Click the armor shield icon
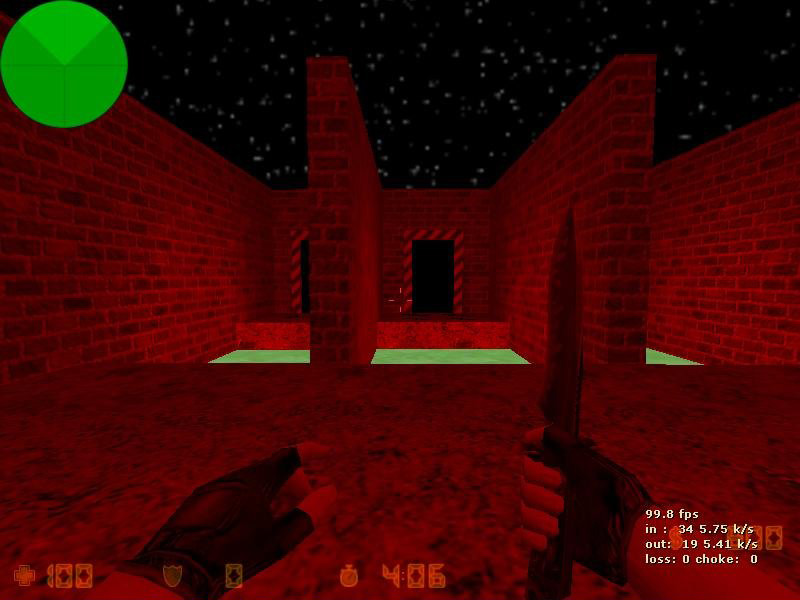Screen dimensions: 800x600 pos(172,575)
